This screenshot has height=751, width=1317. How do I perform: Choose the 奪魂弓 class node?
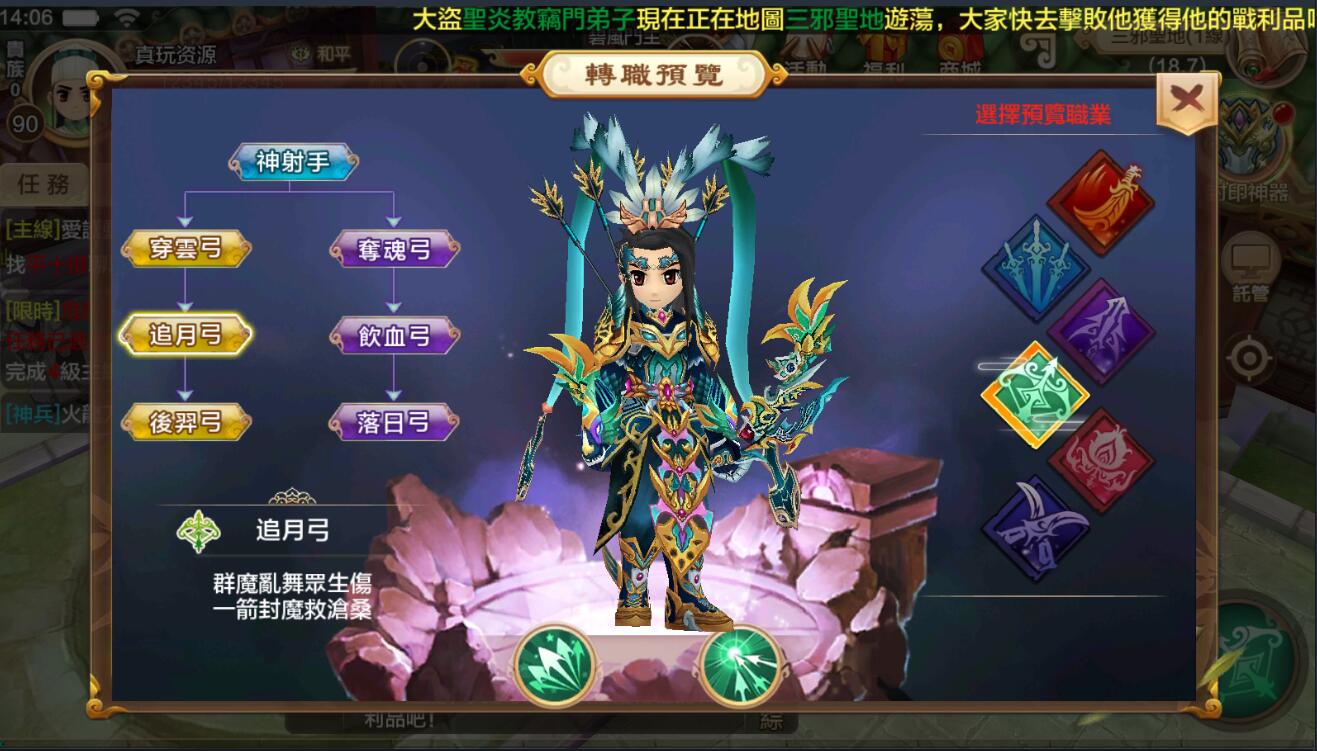(x=394, y=249)
